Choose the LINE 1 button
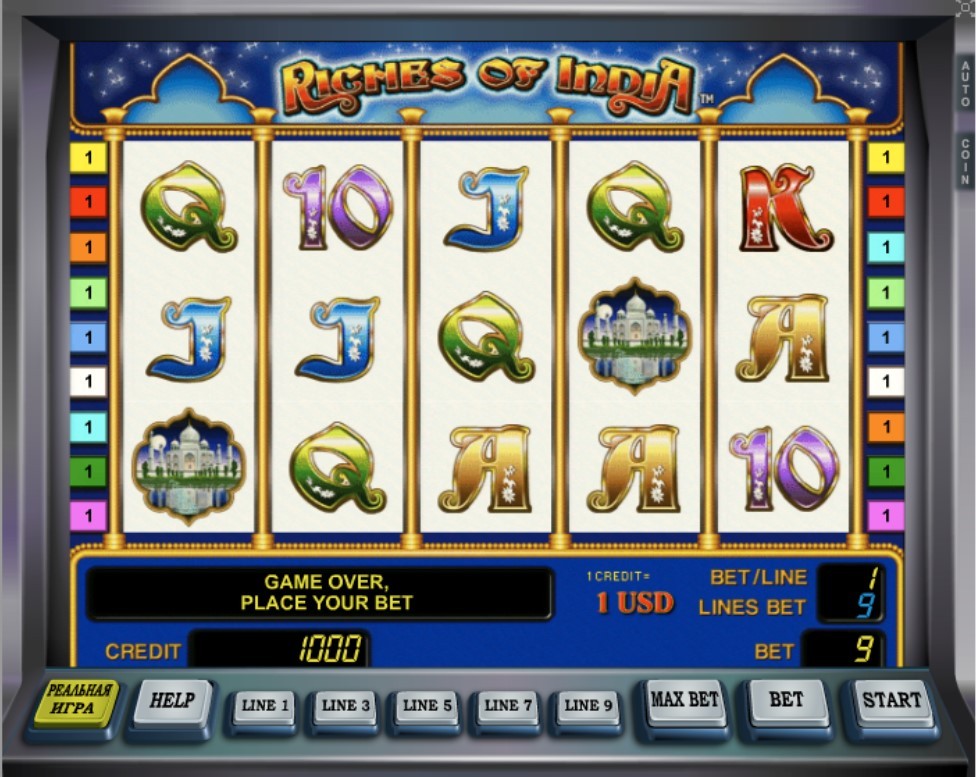The image size is (976, 777). (265, 707)
